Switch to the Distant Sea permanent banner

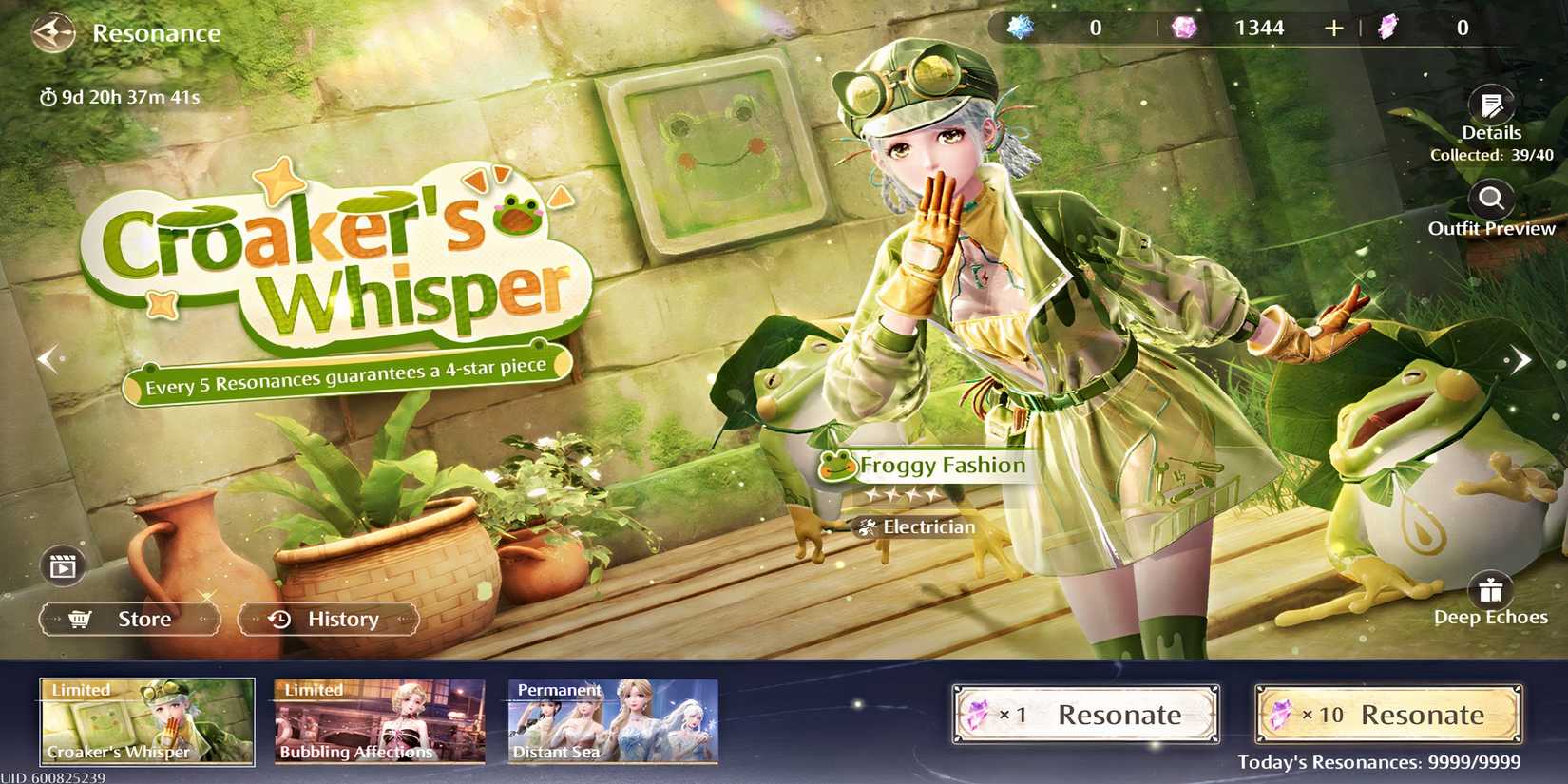coord(611,719)
